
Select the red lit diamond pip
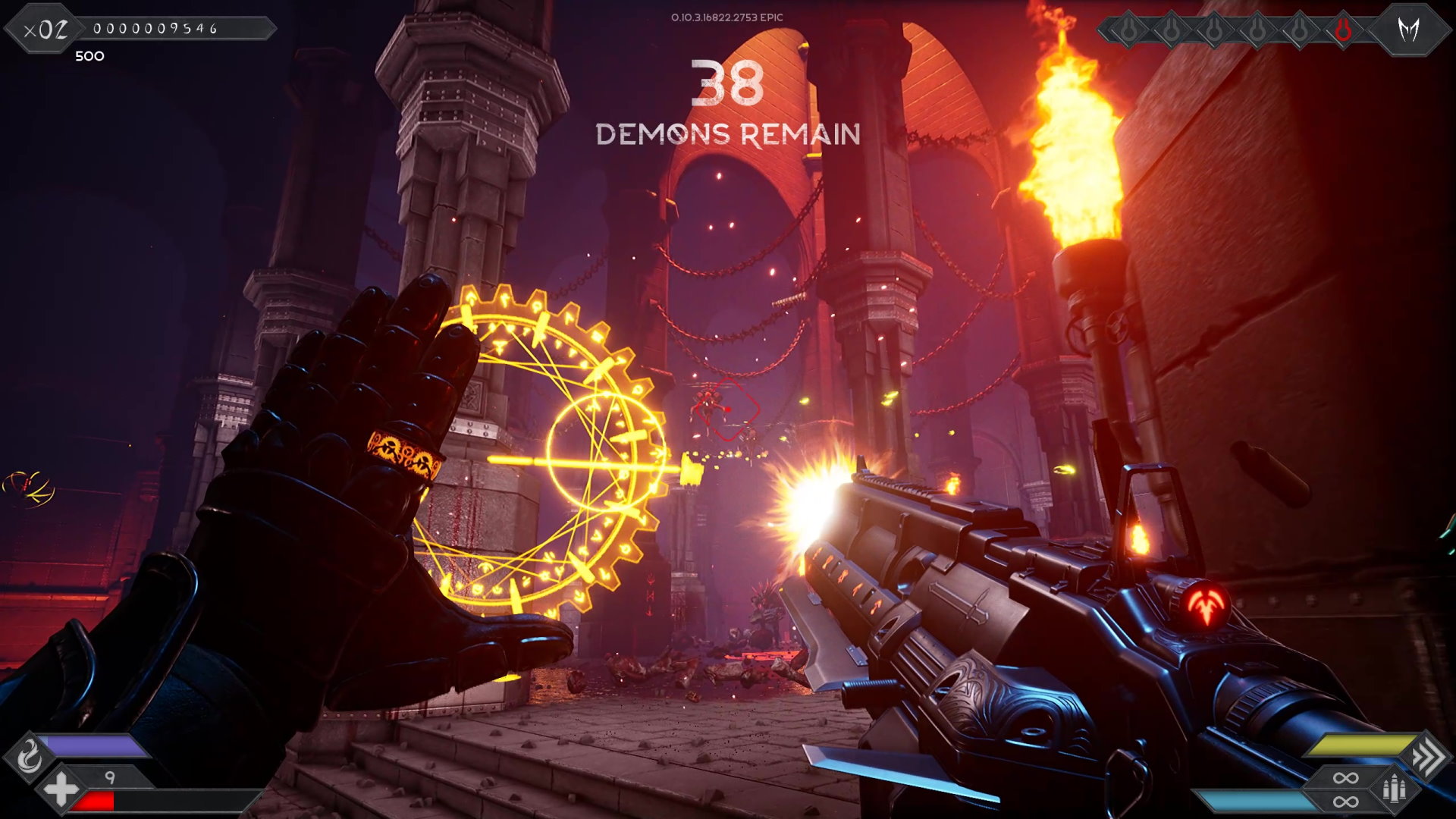pos(1343,30)
